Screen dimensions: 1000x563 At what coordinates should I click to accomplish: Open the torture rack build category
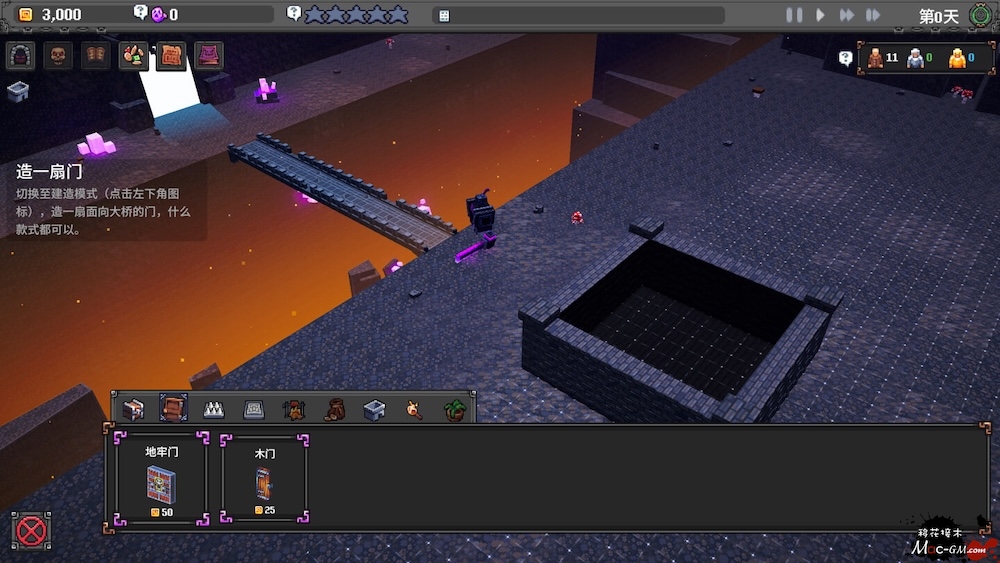tap(294, 409)
